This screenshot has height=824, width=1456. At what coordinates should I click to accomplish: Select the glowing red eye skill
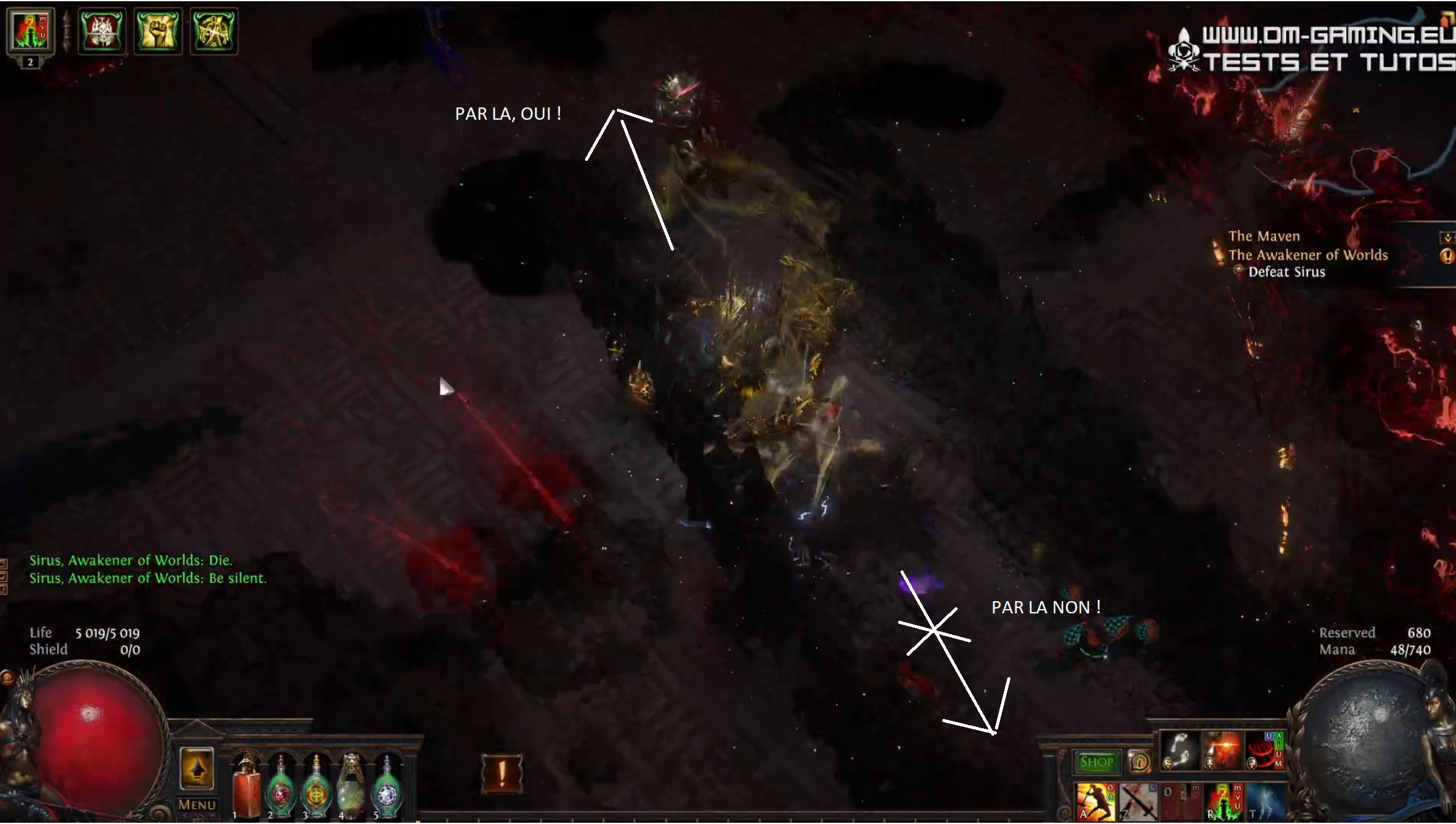click(x=1222, y=750)
